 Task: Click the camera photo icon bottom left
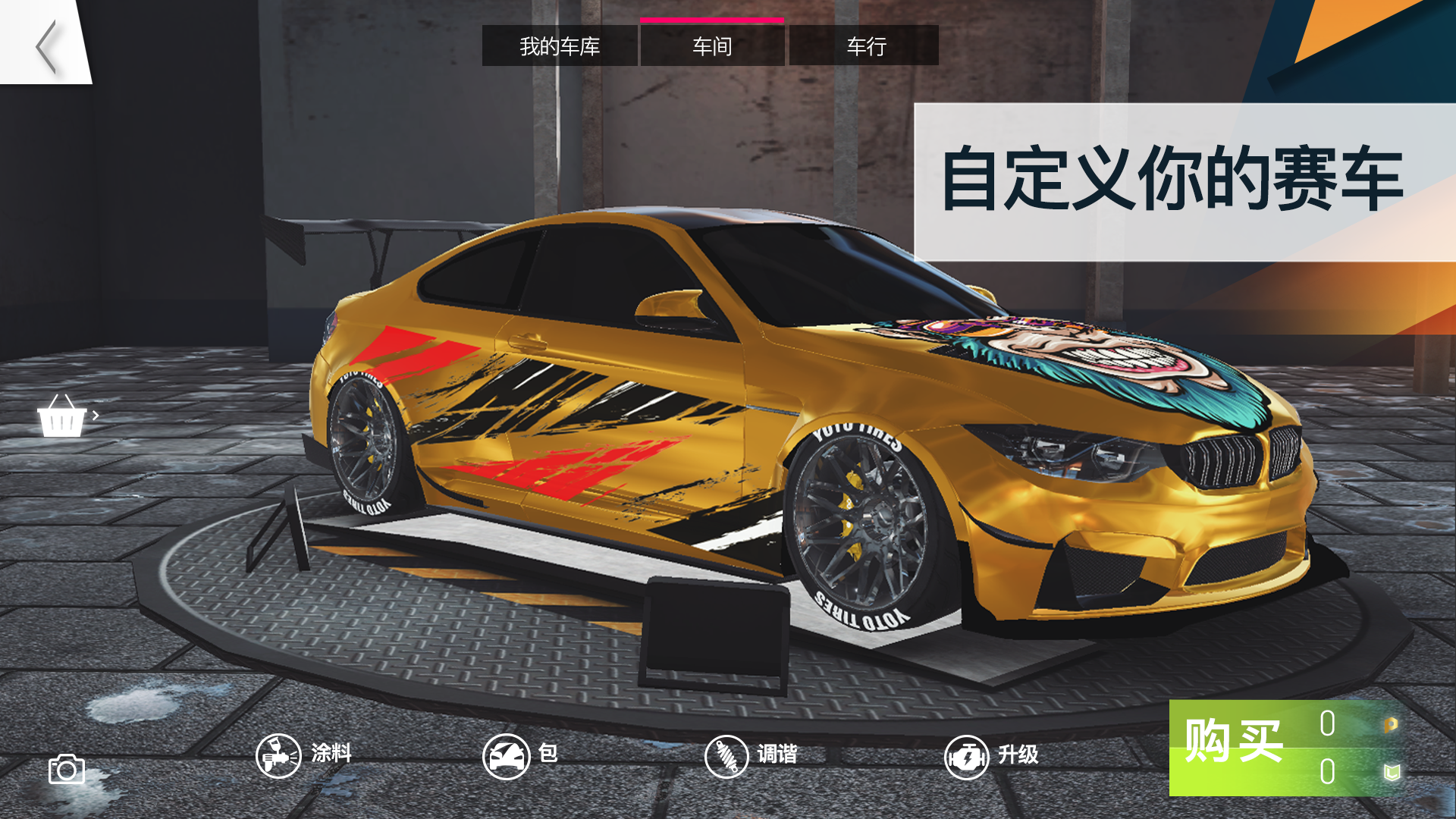67,769
